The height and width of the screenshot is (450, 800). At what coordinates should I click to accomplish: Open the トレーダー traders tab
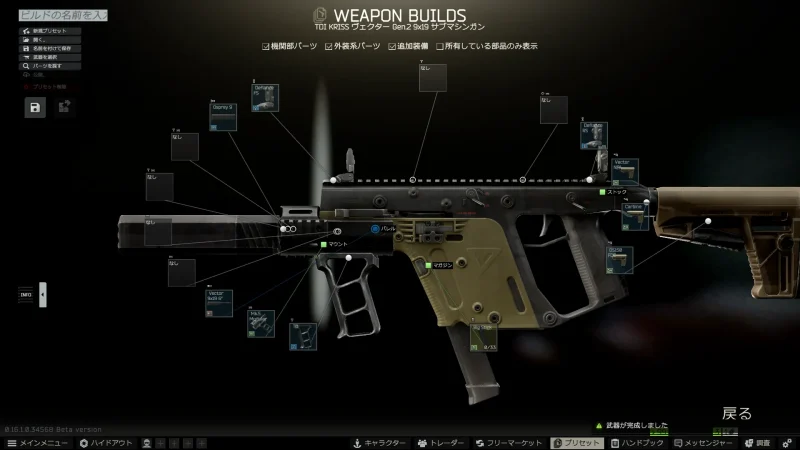440,442
